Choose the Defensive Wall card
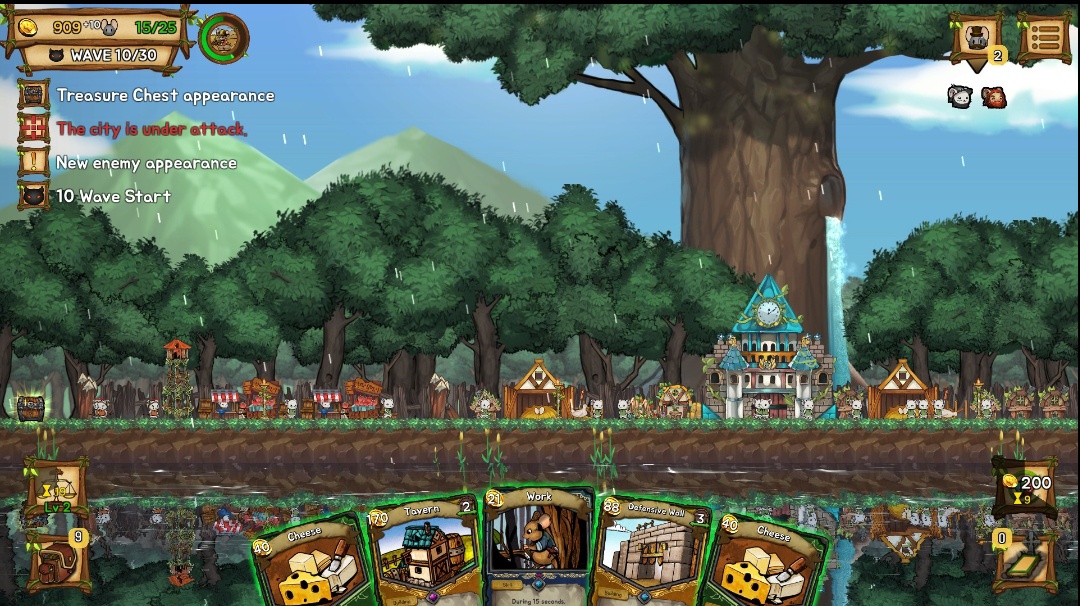Screen dimensions: 1080x606 click(x=654, y=552)
